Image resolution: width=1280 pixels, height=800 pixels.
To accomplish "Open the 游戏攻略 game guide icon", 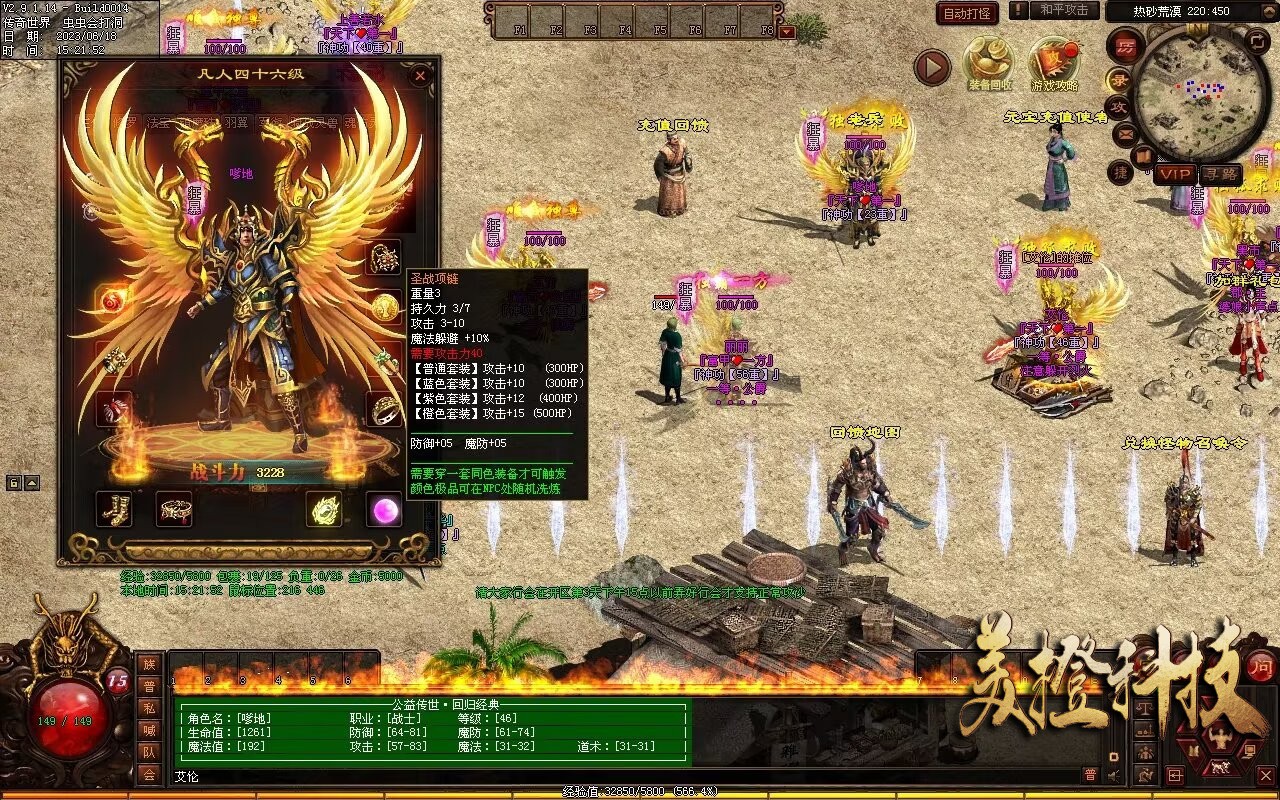I will tap(1055, 63).
